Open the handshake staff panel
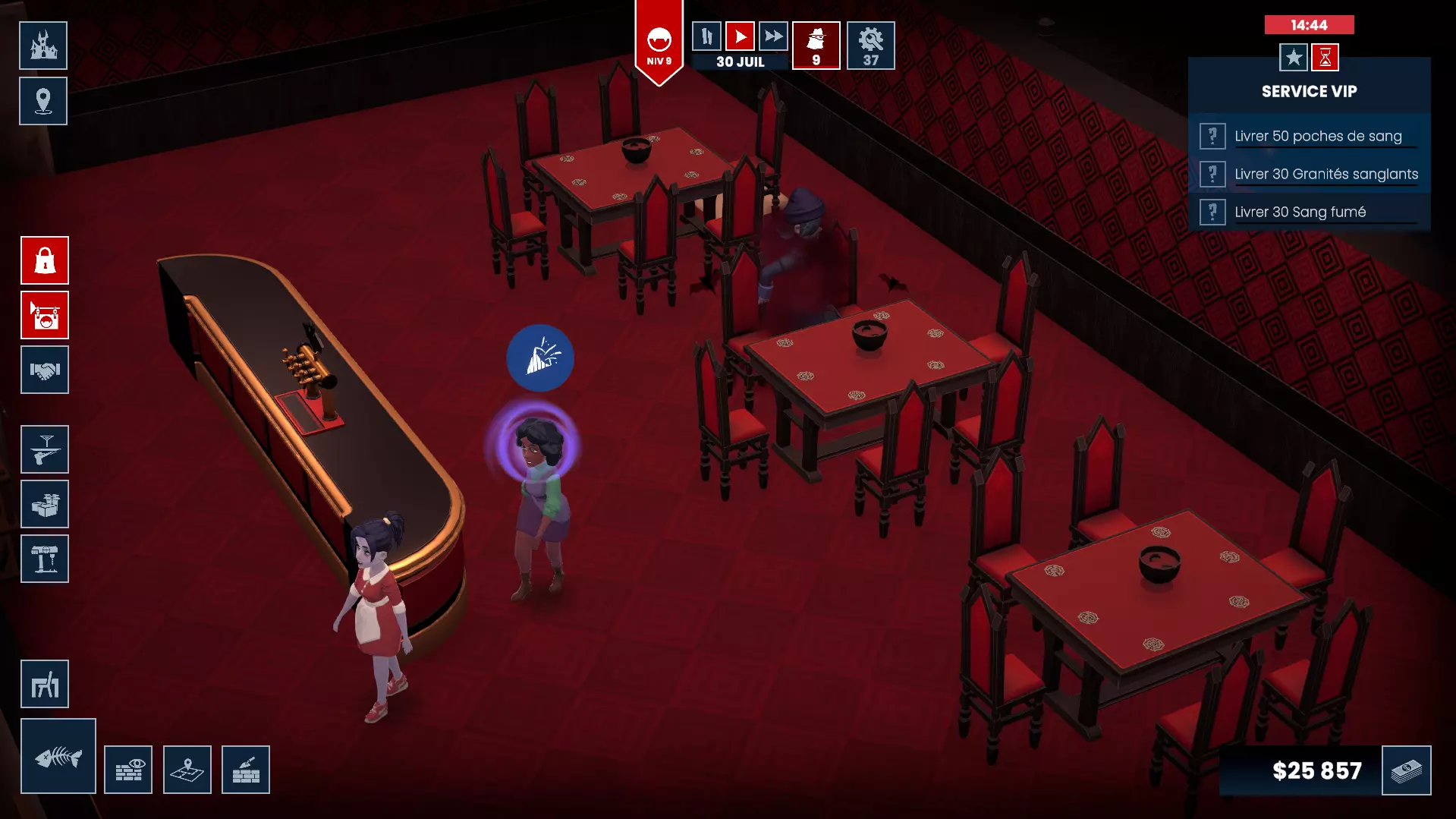This screenshot has height=819, width=1456. (x=45, y=370)
